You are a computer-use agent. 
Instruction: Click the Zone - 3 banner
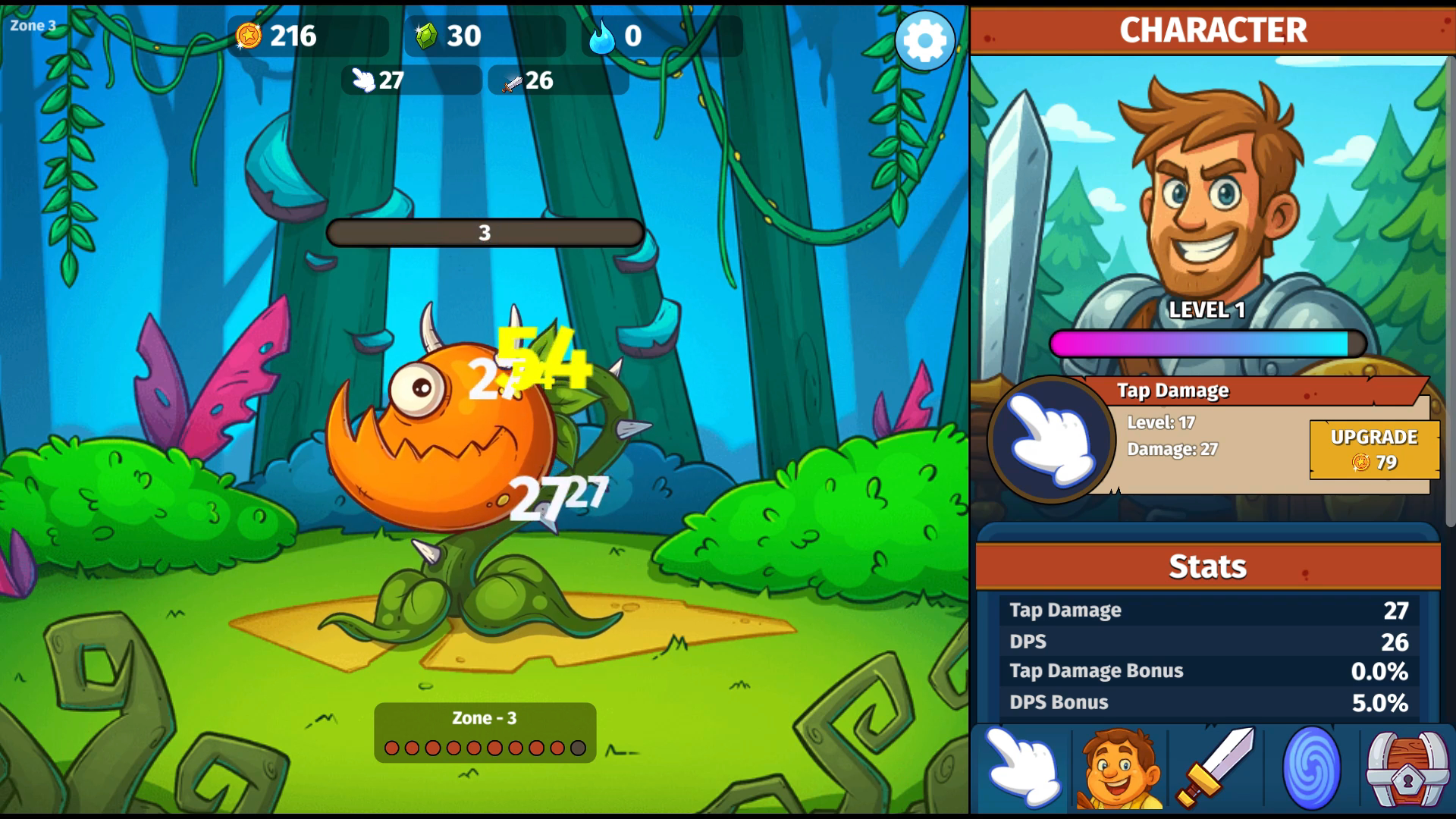485,717
